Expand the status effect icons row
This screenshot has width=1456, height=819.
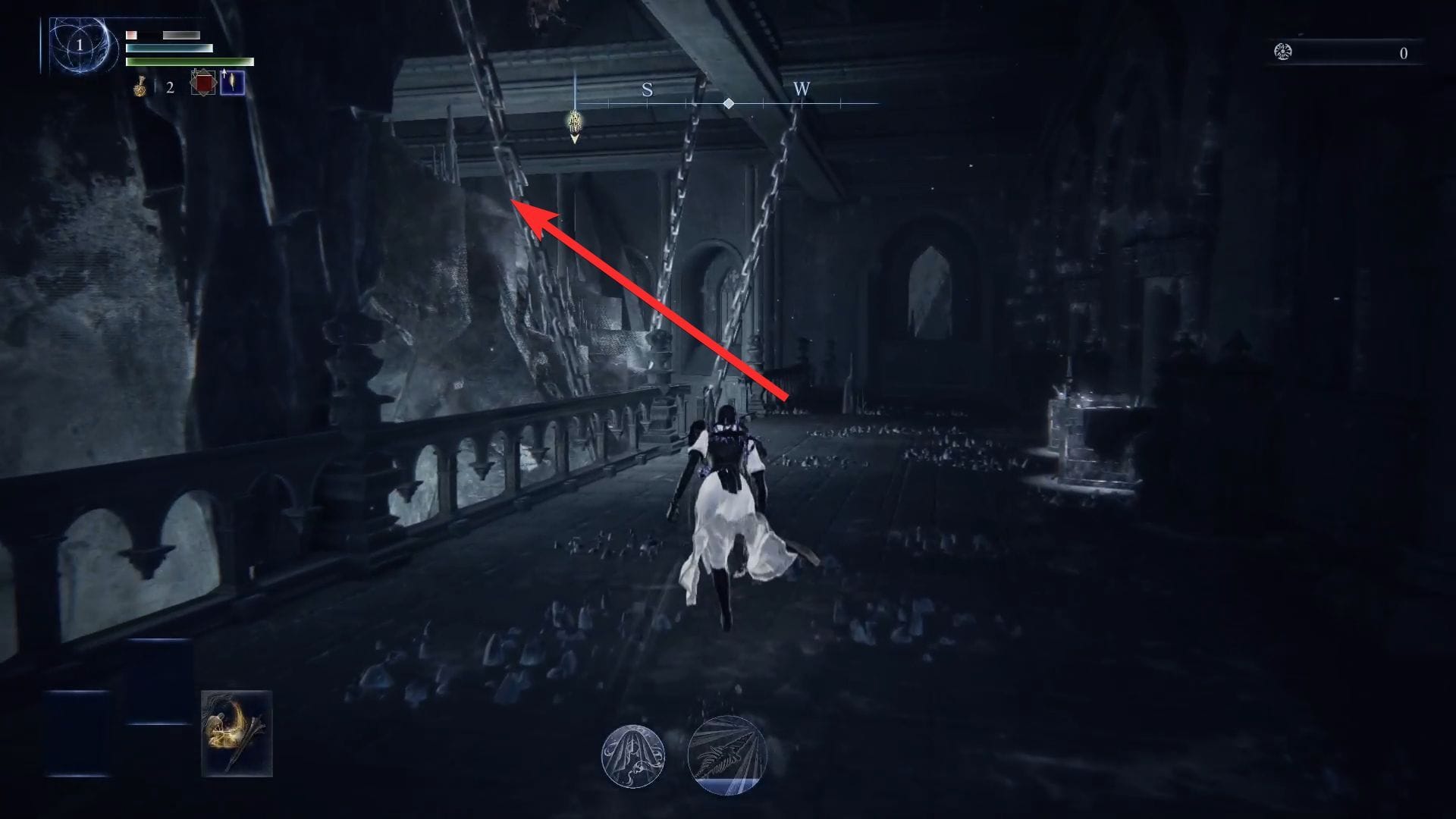[681, 755]
